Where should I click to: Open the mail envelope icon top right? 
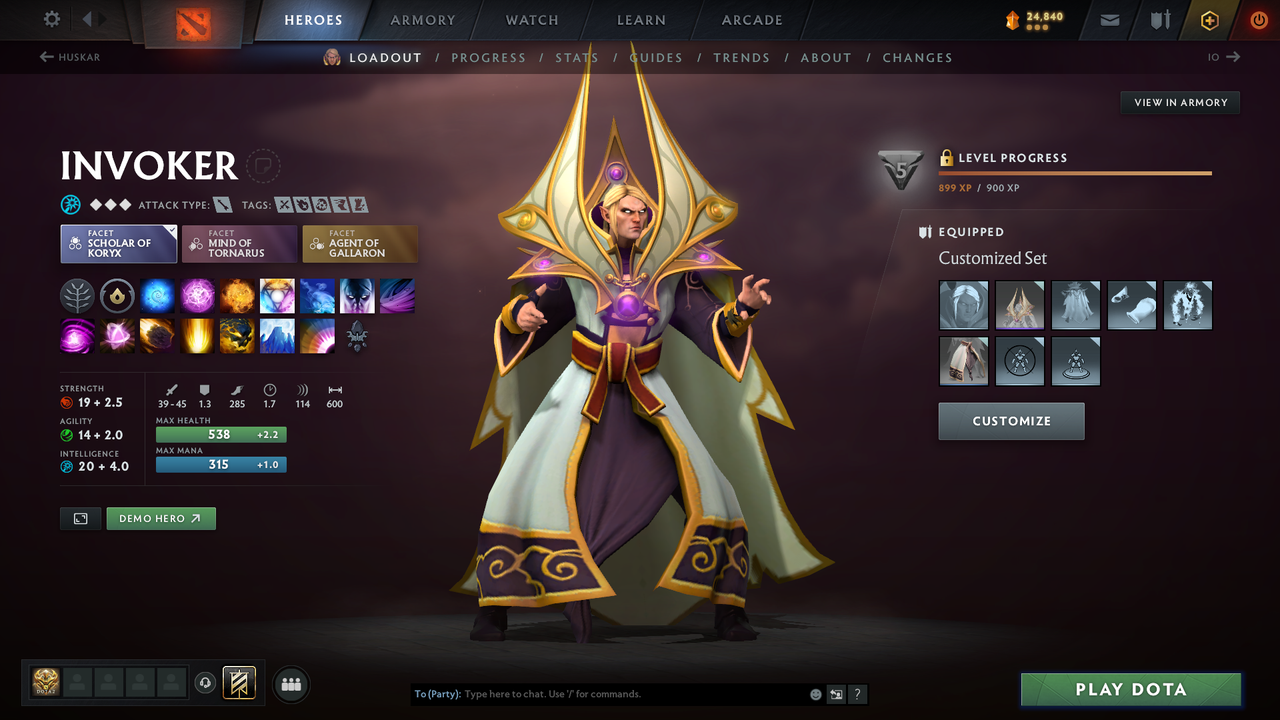(1108, 19)
